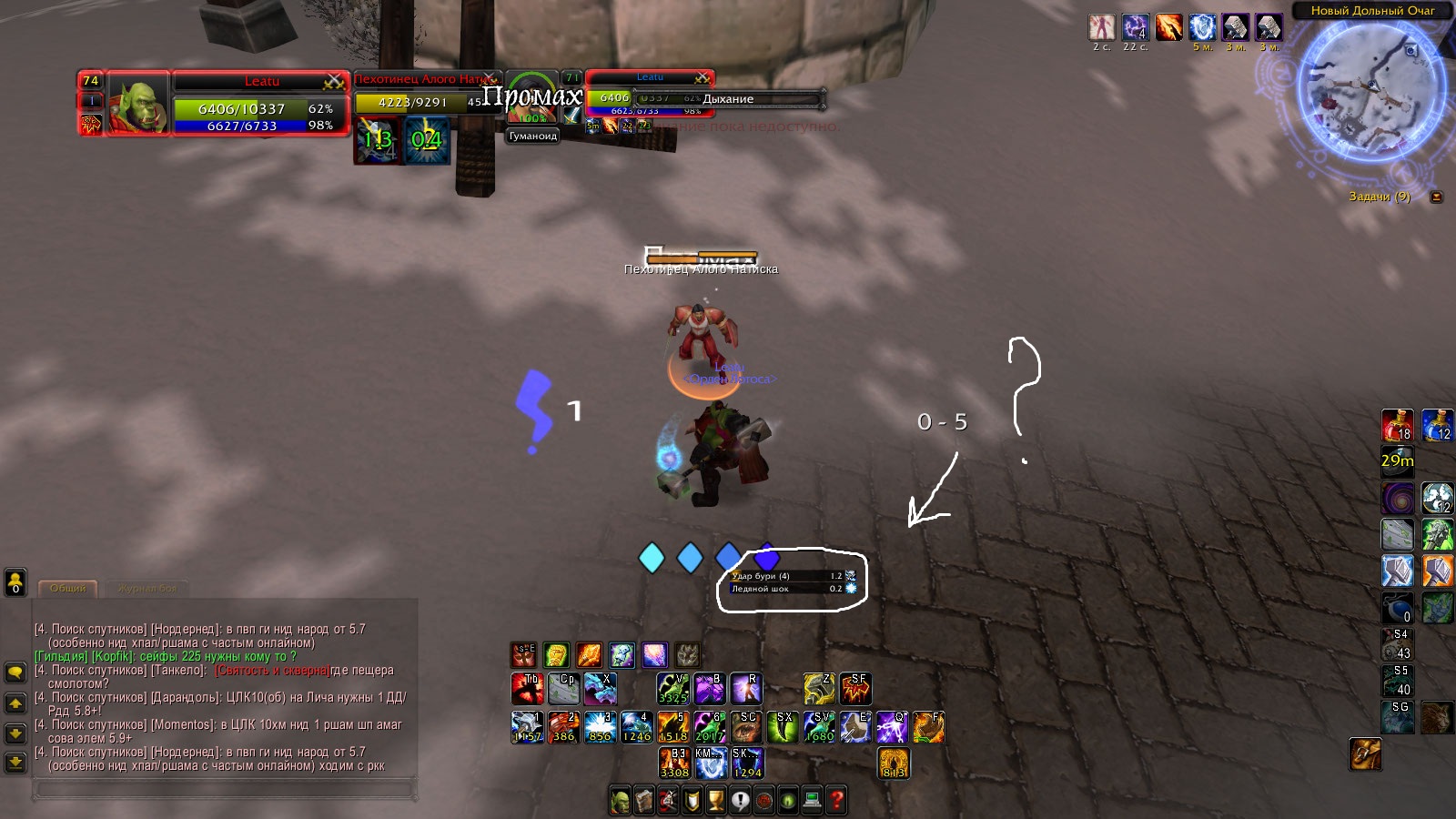Switch to the Журнал боя chat tab
The width and height of the screenshot is (1456, 819).
click(x=148, y=589)
